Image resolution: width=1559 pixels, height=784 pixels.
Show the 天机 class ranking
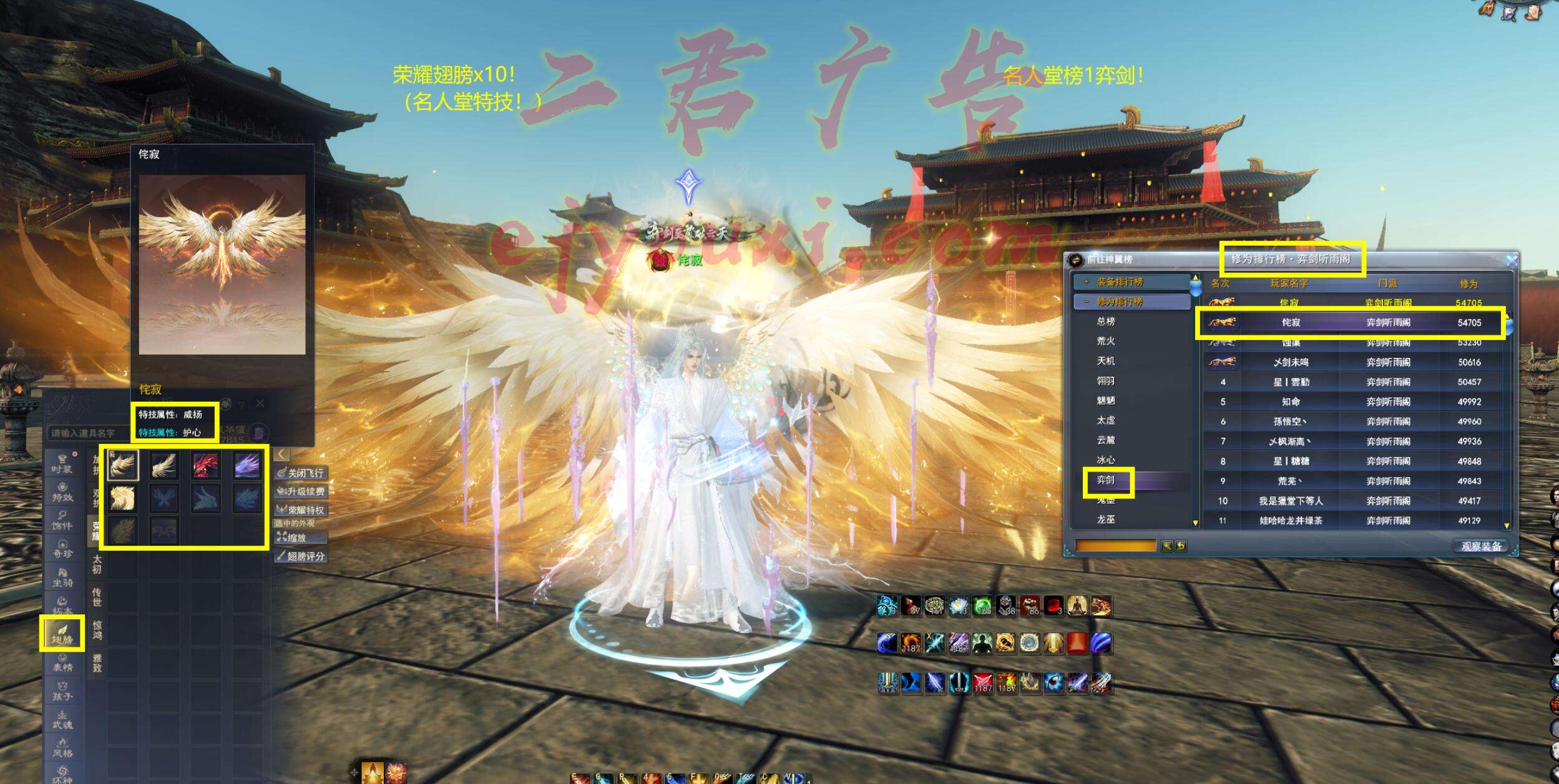coord(1106,361)
